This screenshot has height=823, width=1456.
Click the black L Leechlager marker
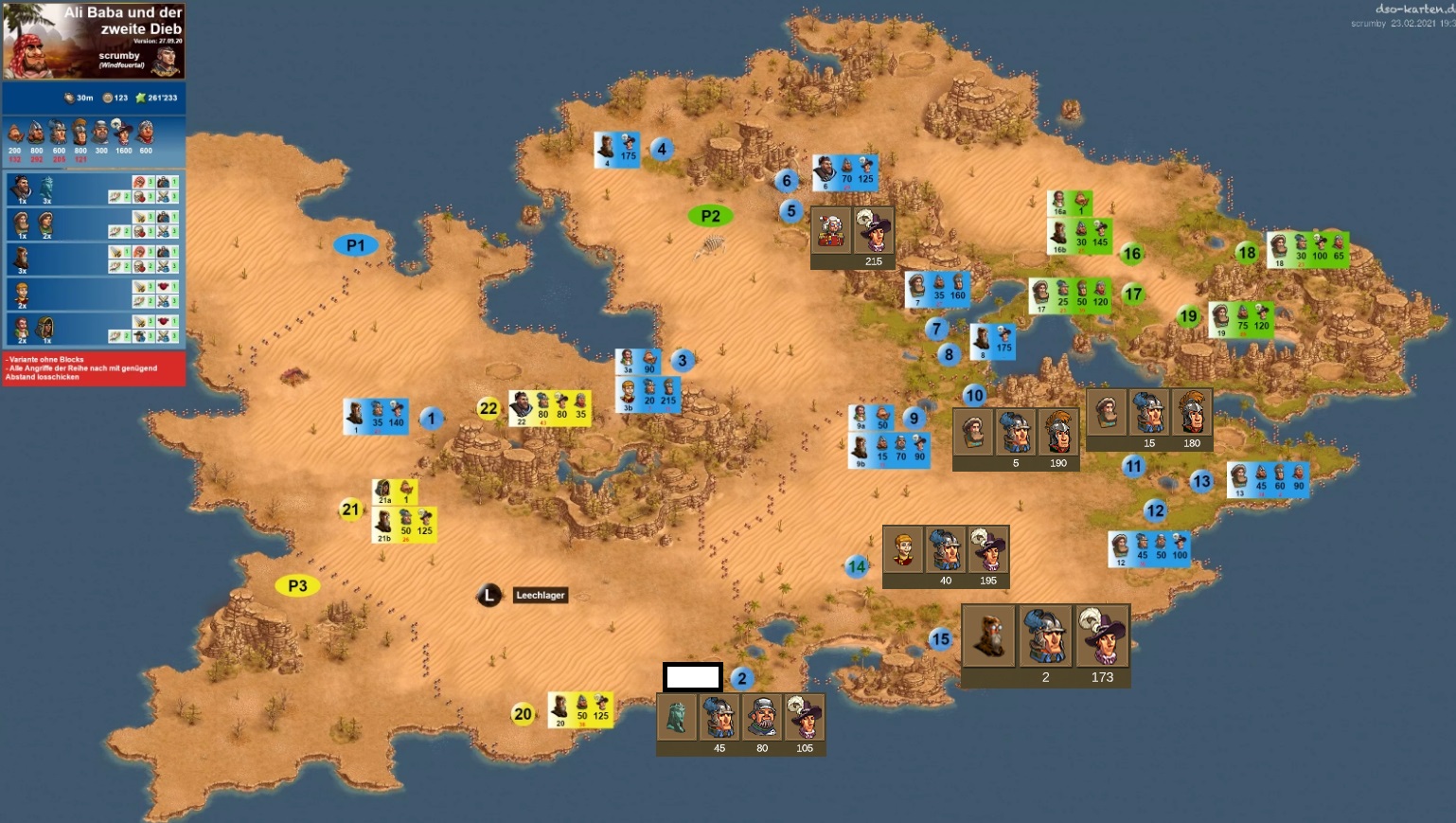(488, 595)
